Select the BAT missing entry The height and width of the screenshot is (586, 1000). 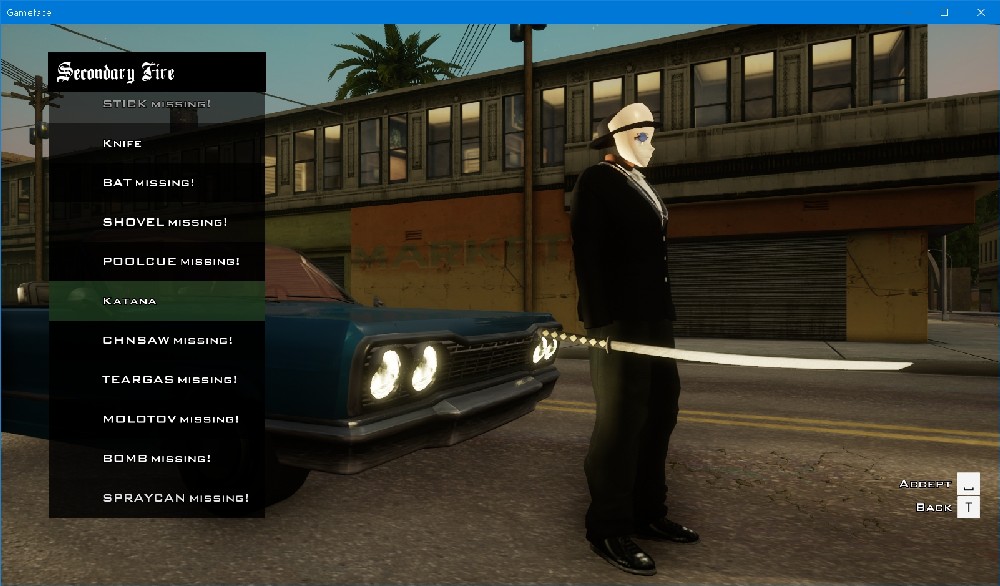pos(157,183)
